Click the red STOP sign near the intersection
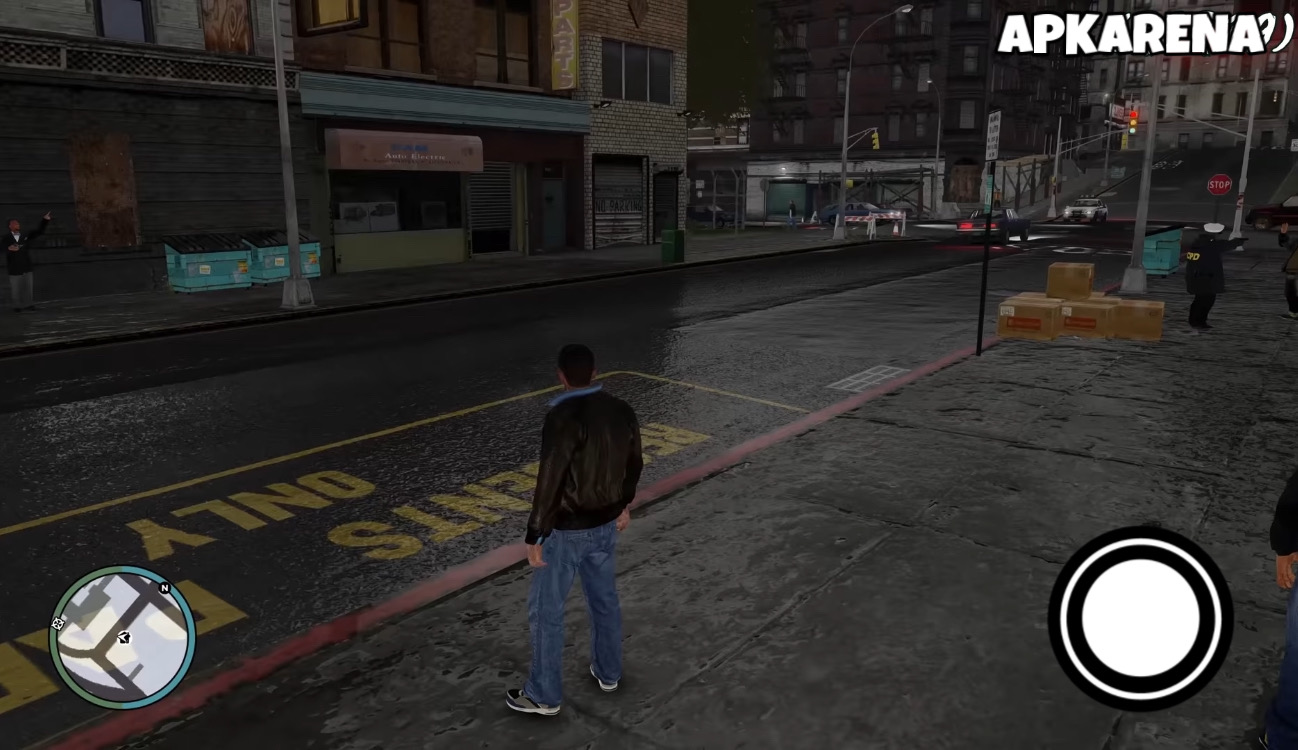Image resolution: width=1298 pixels, height=750 pixels. point(1220,185)
